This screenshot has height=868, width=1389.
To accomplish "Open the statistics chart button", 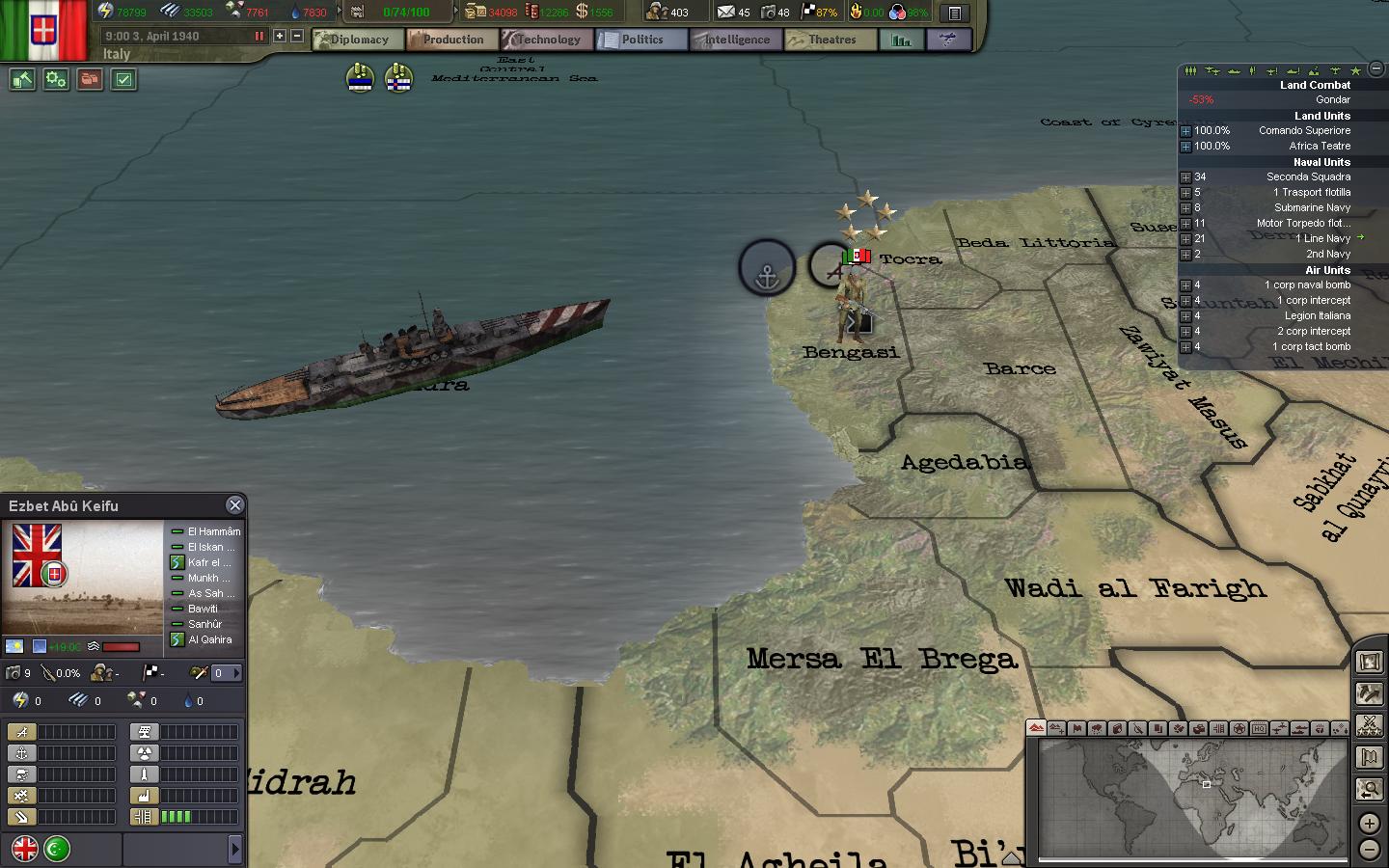I will click(x=902, y=40).
